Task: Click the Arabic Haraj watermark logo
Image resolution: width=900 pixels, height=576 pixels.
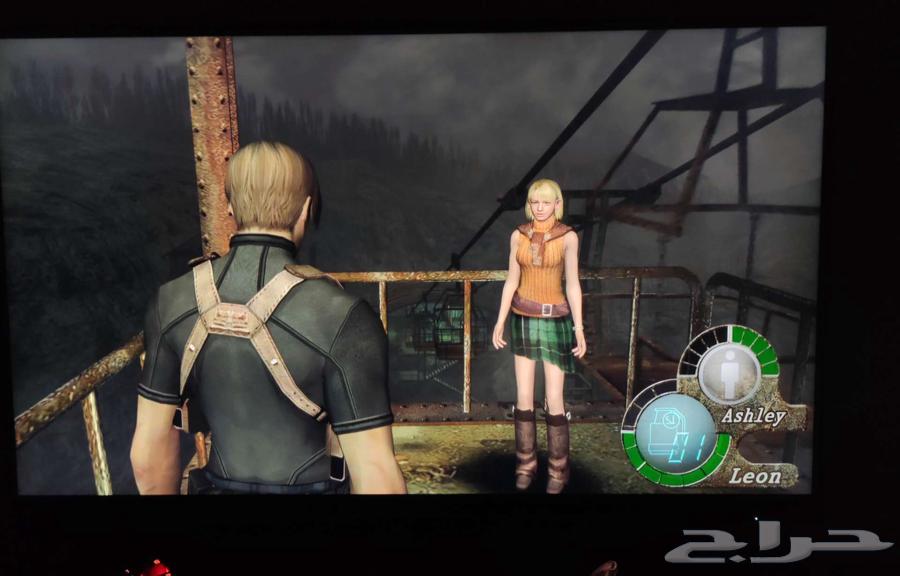Action: [777, 545]
